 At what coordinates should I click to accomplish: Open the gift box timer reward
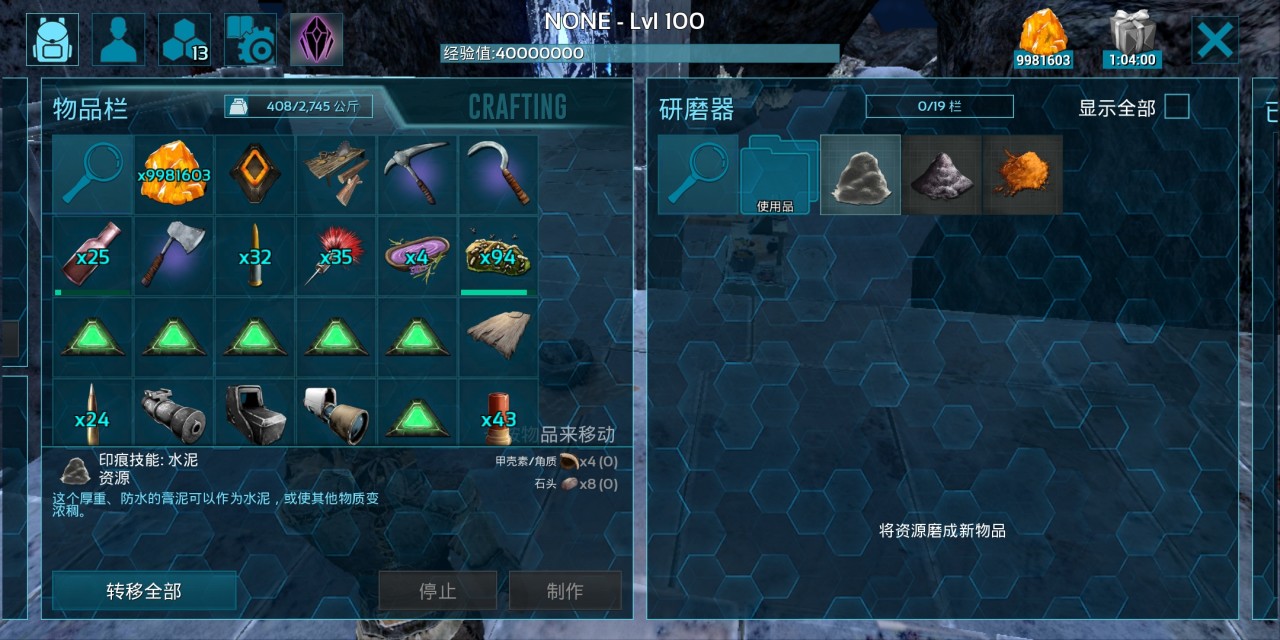1132,40
